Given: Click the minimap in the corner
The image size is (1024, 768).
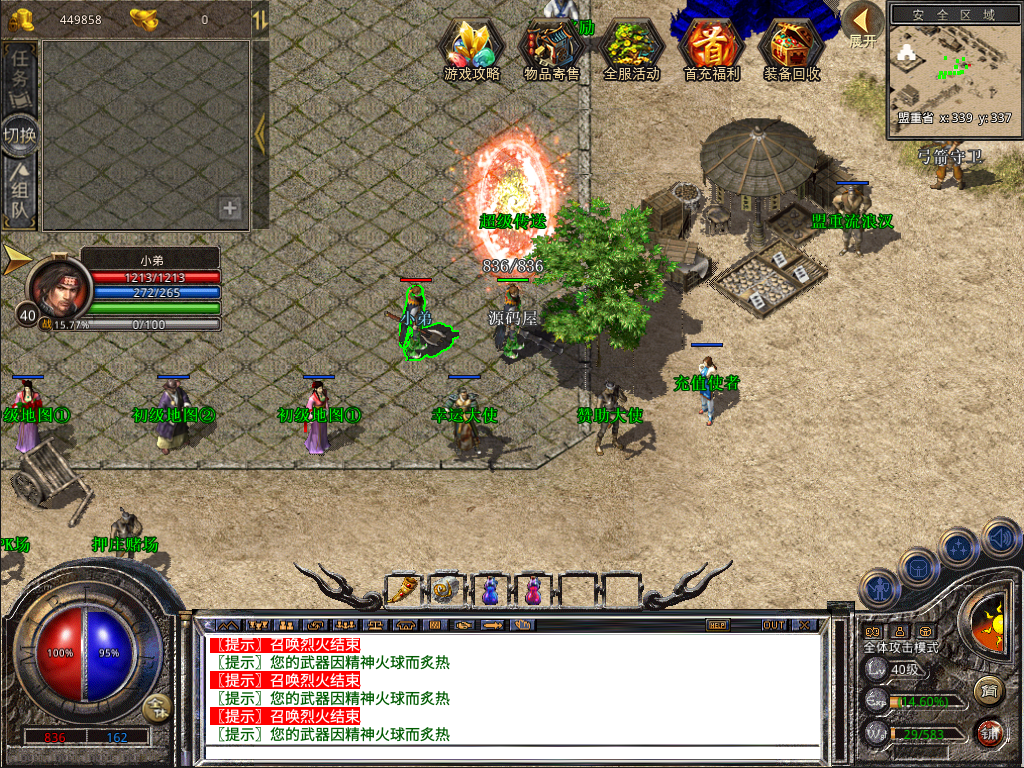Looking at the screenshot, I should pyautogui.click(x=950, y=68).
